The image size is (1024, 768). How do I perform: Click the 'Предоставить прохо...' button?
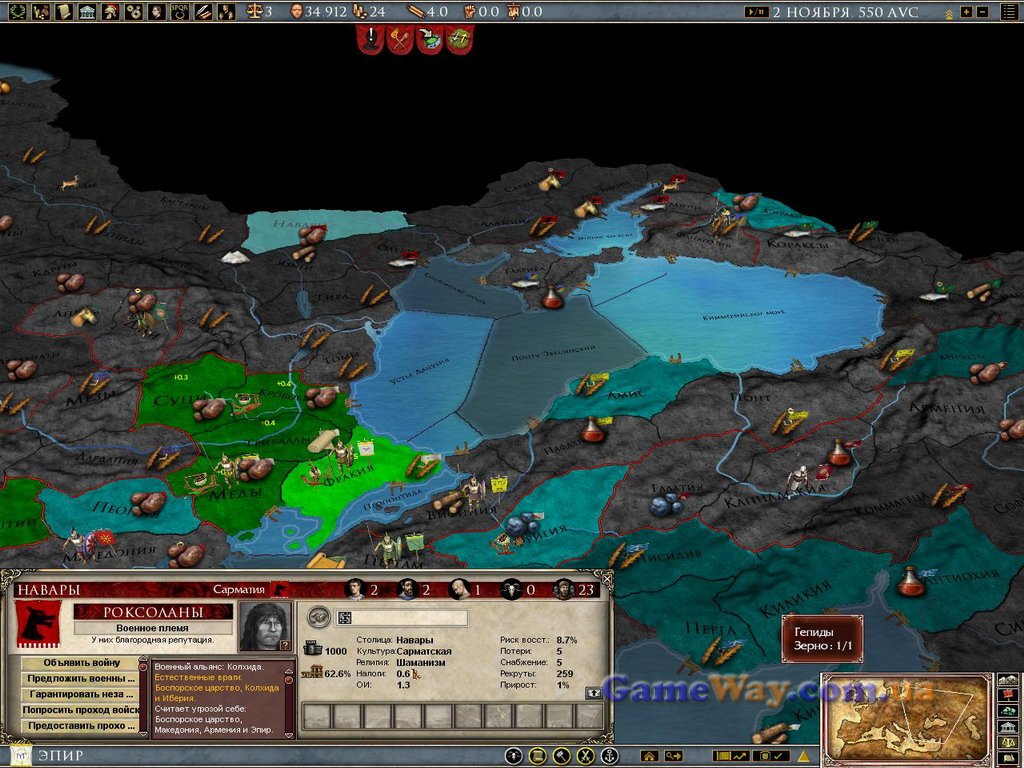tap(81, 726)
